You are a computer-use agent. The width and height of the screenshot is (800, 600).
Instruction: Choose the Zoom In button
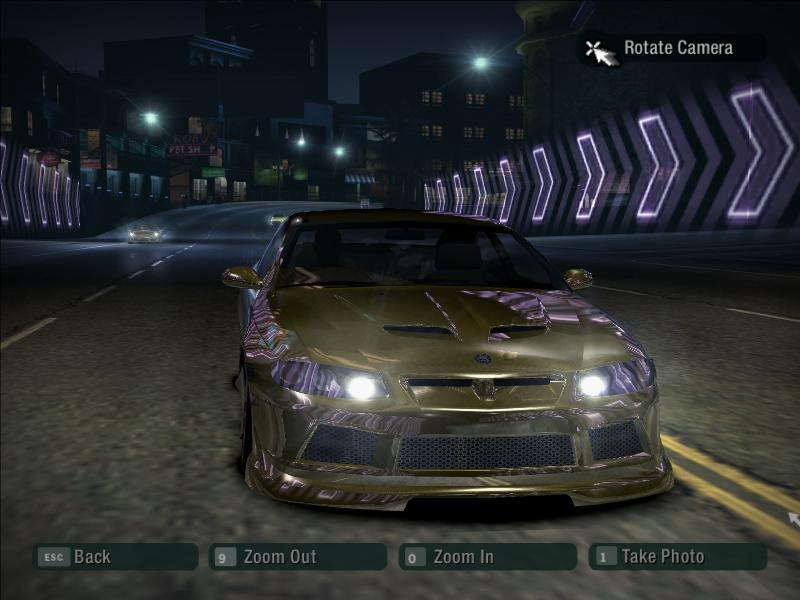487,557
